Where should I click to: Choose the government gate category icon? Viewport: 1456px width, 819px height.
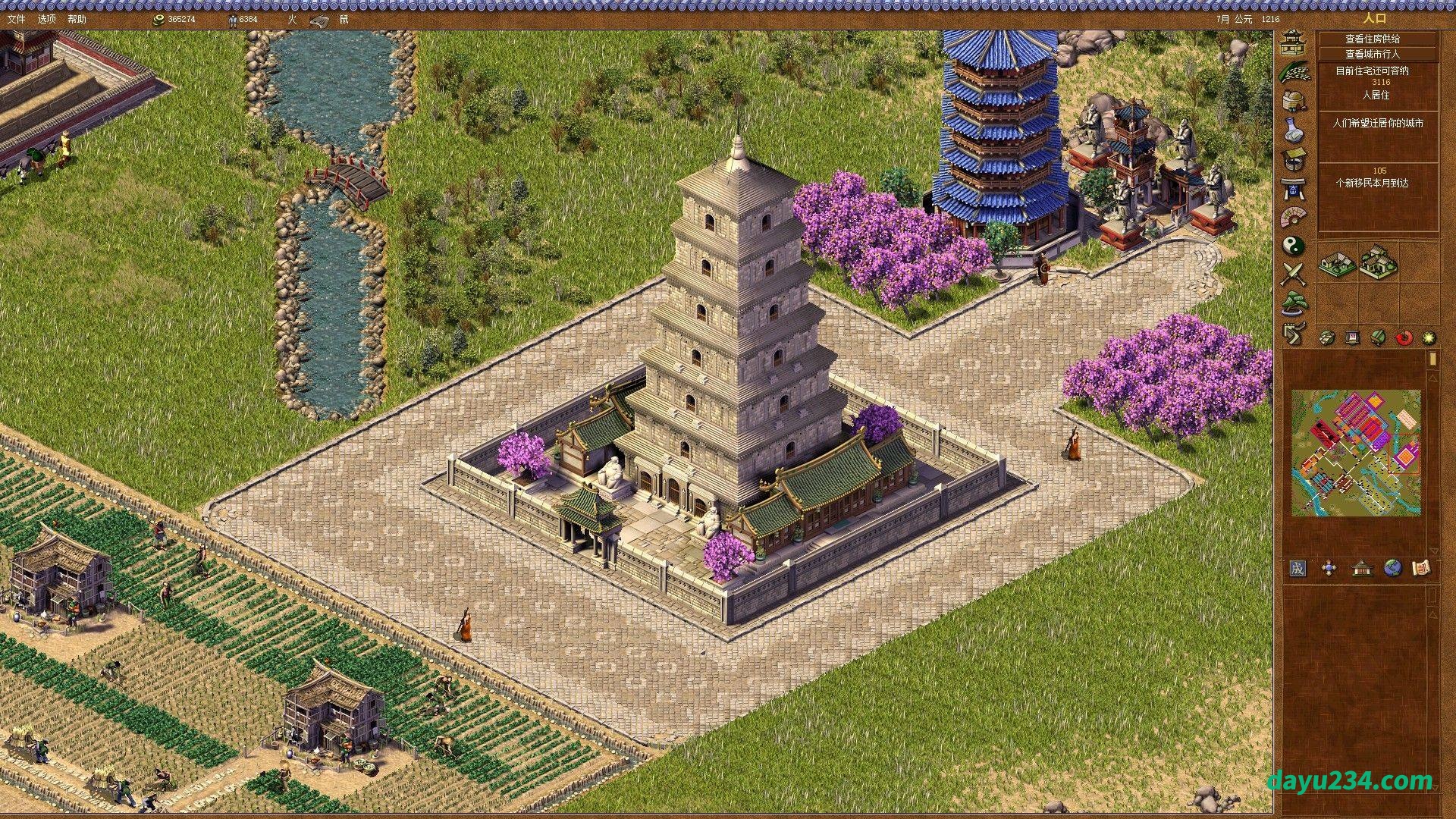pos(1293,187)
